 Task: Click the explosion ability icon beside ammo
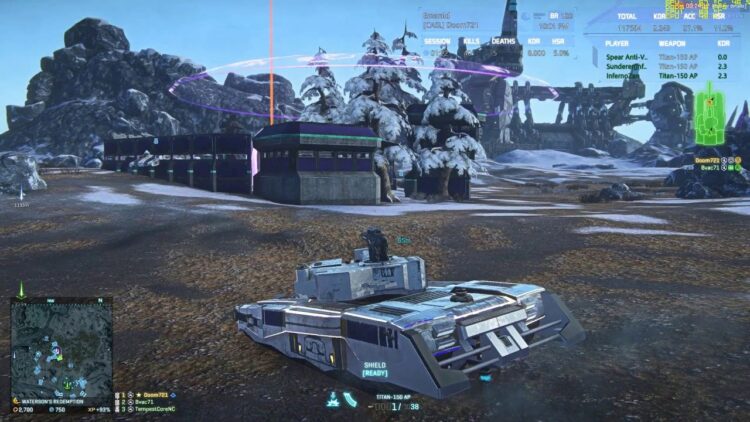tap(333, 398)
